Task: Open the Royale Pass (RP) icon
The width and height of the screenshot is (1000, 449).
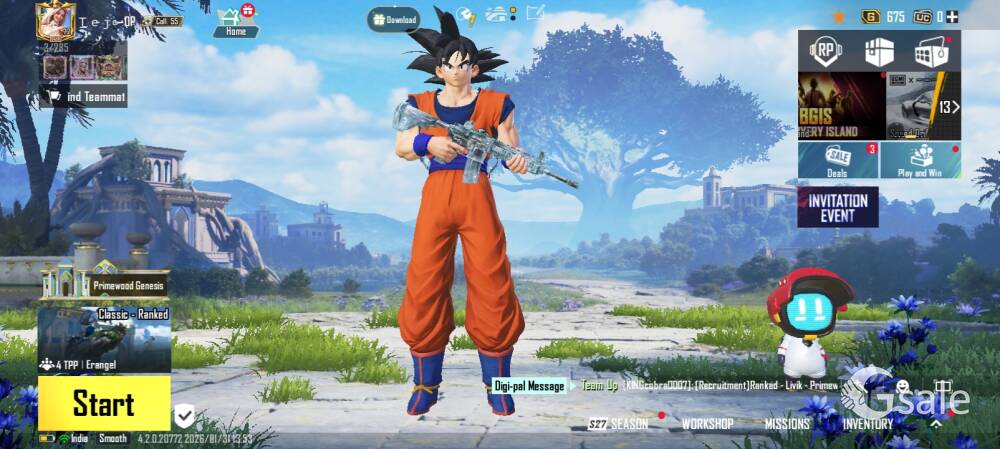Action: pos(825,51)
